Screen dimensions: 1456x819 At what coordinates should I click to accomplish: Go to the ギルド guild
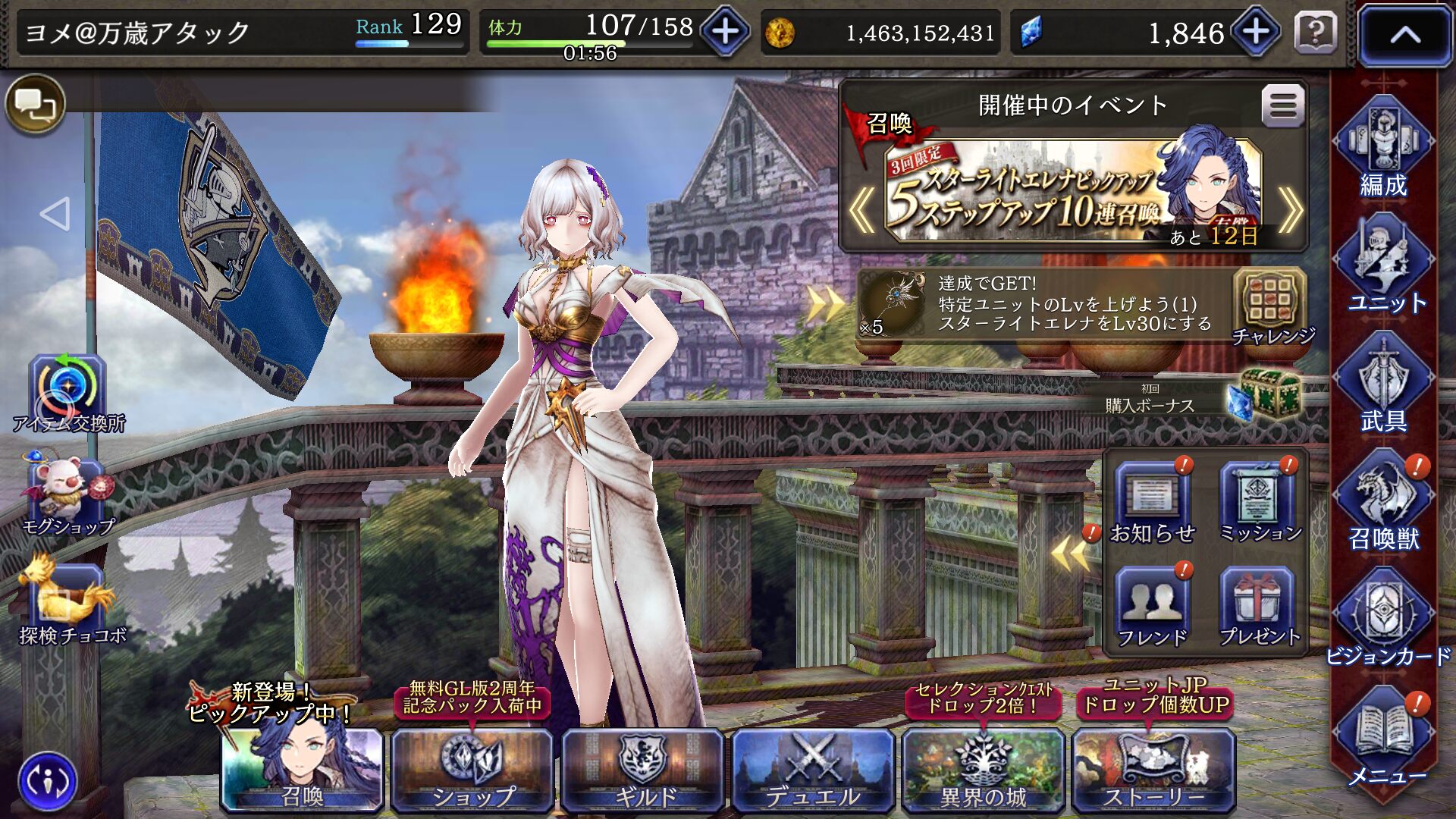[643, 770]
